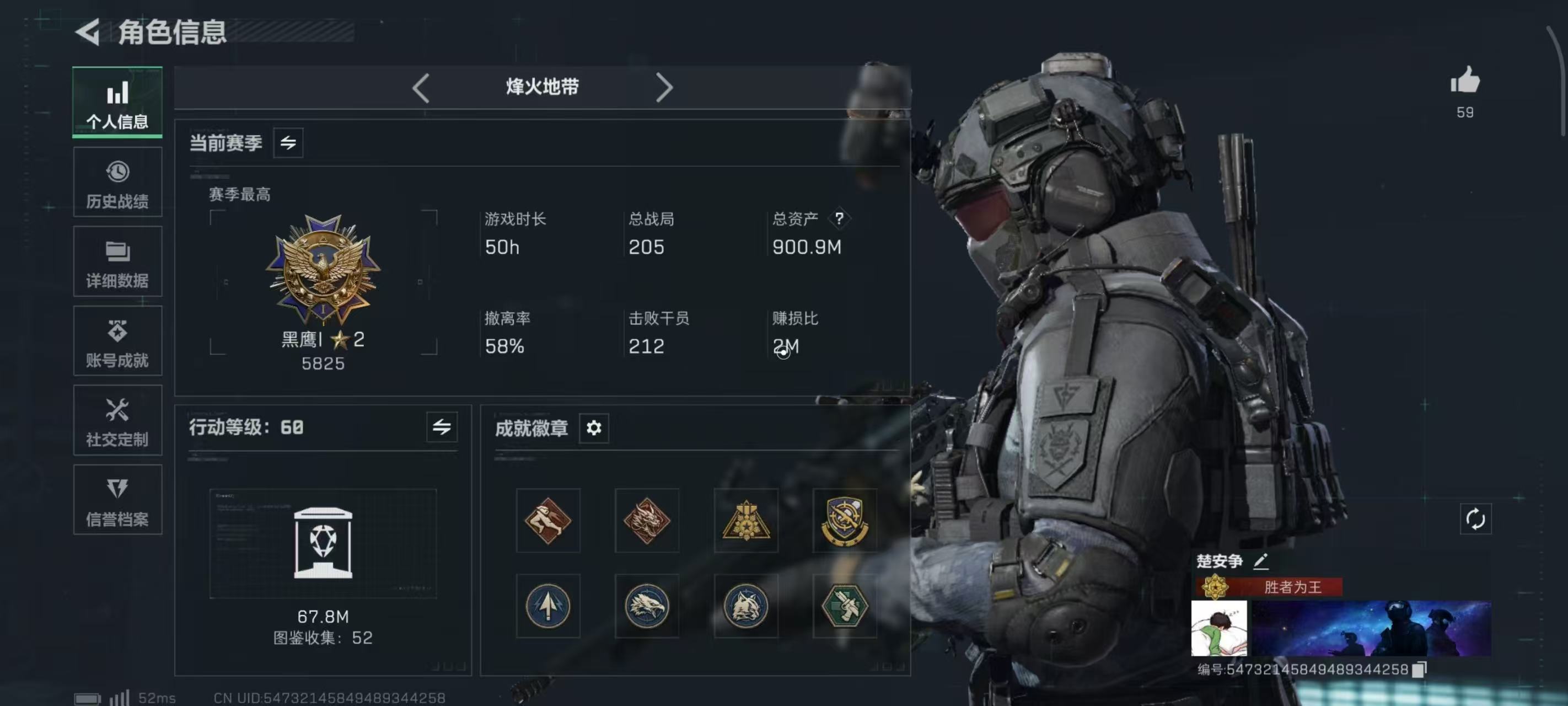Open the 总资产 question mark help

tap(839, 218)
